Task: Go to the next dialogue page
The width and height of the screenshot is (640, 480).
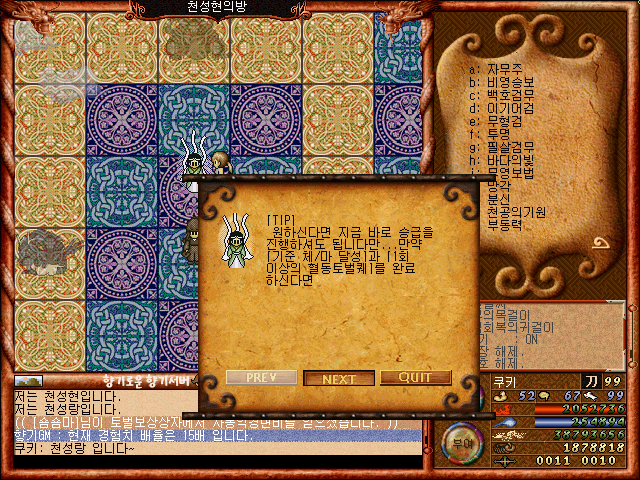Action: pos(339,378)
